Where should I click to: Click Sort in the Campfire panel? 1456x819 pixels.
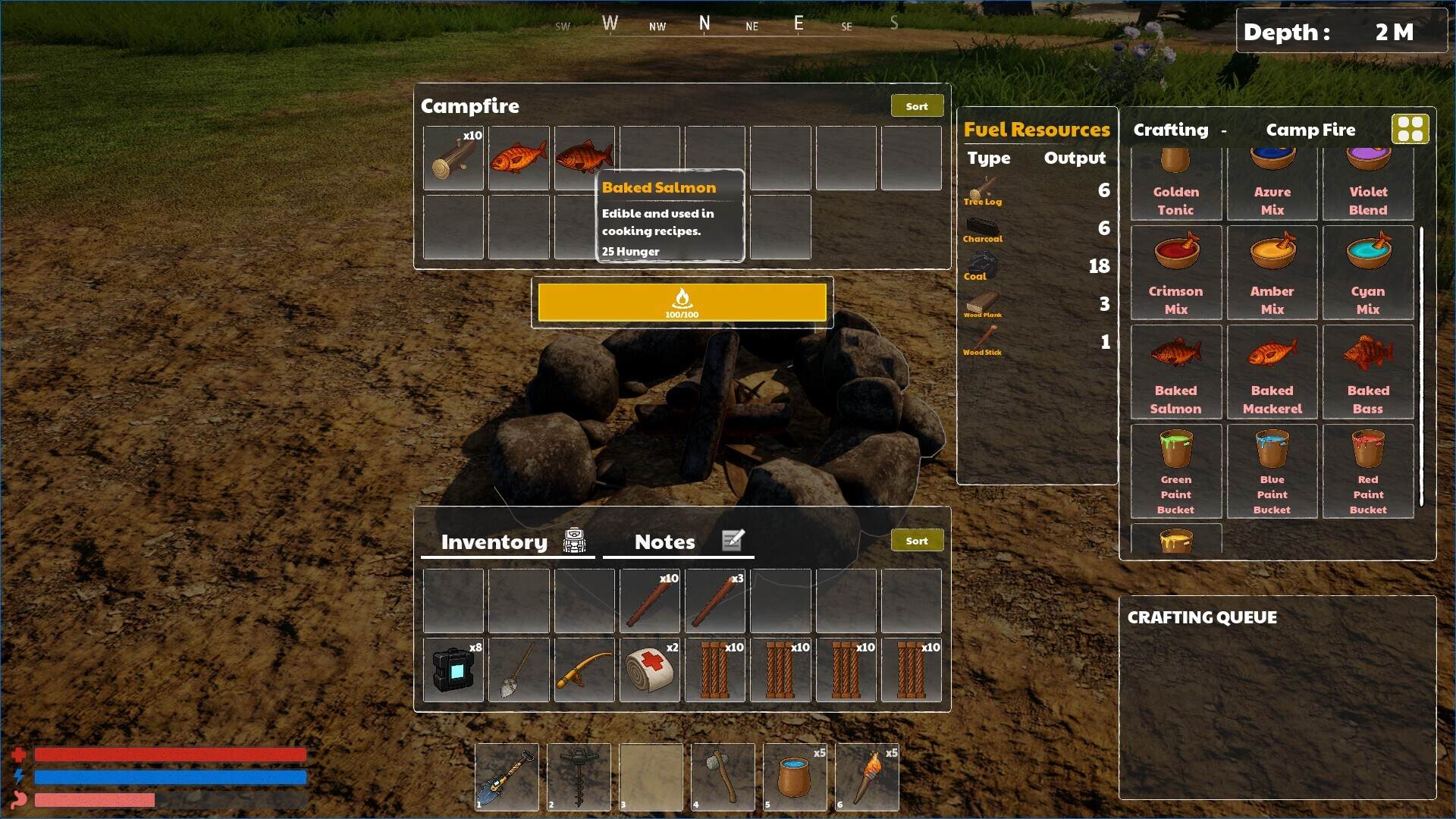(x=917, y=105)
